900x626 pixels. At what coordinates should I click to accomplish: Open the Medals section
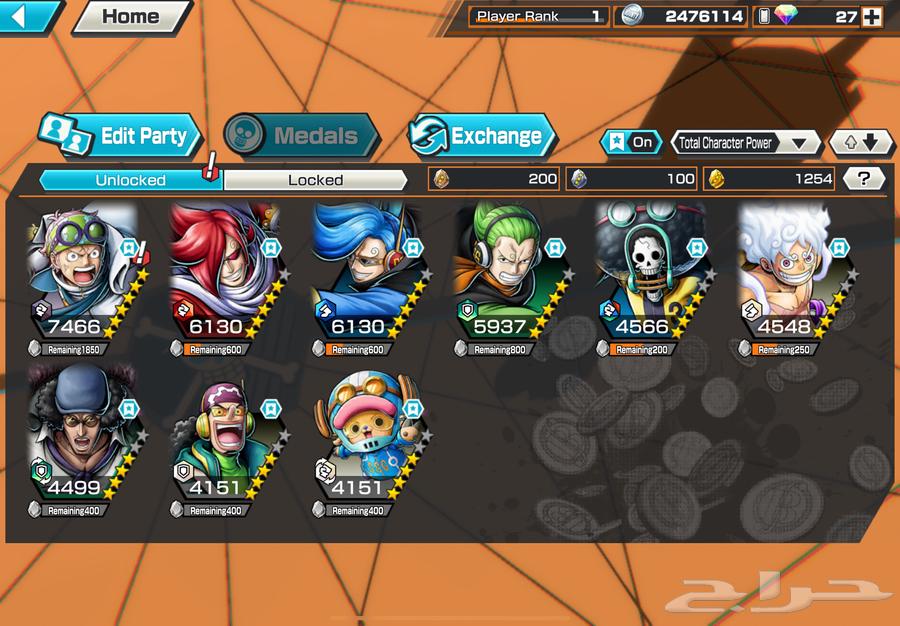[300, 136]
